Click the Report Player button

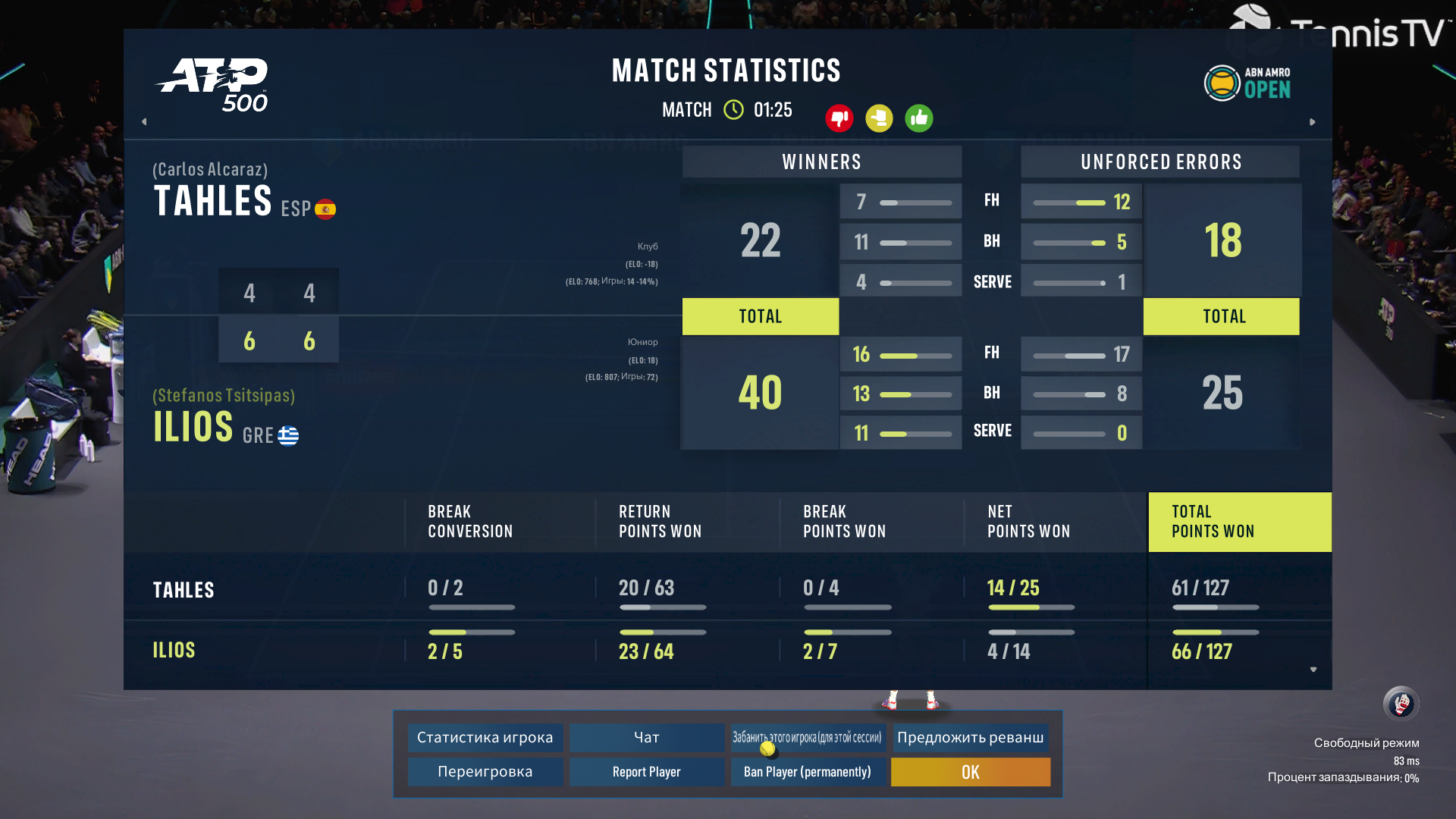coord(646,772)
